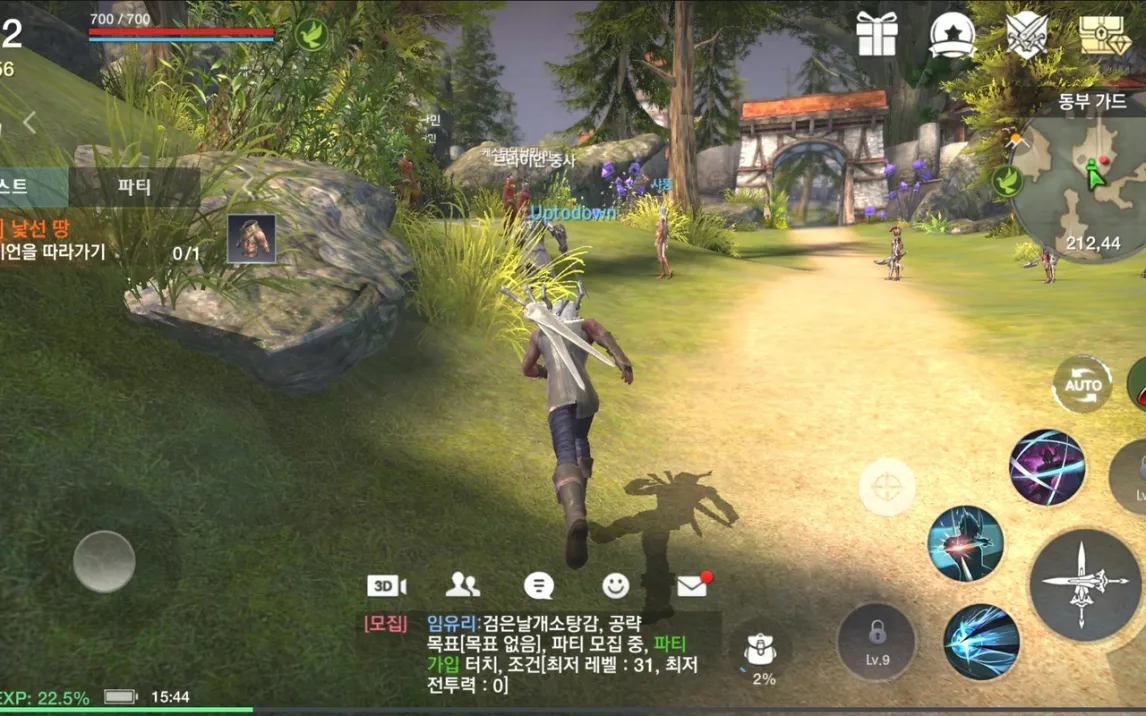Open the friends list icon

click(x=462, y=586)
